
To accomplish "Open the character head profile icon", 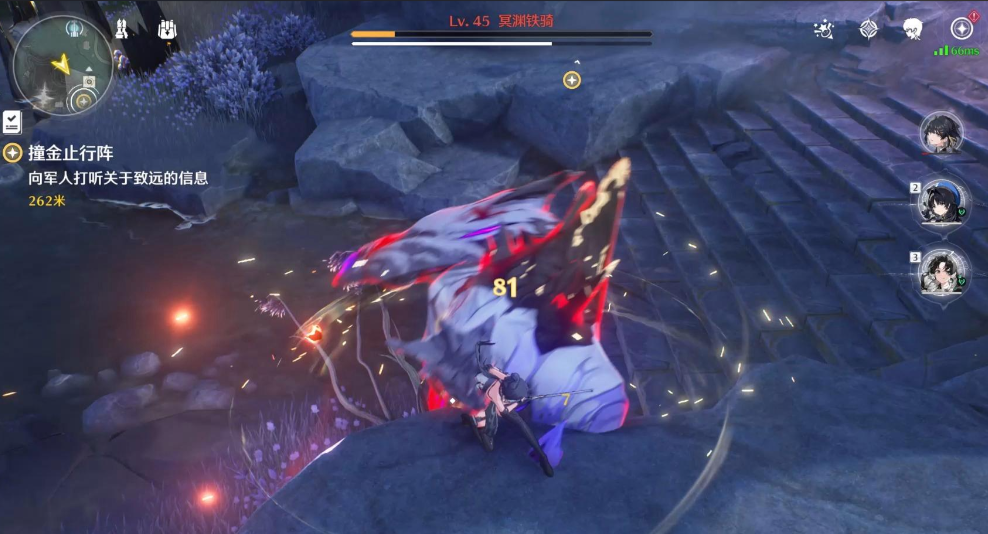I will [912, 29].
